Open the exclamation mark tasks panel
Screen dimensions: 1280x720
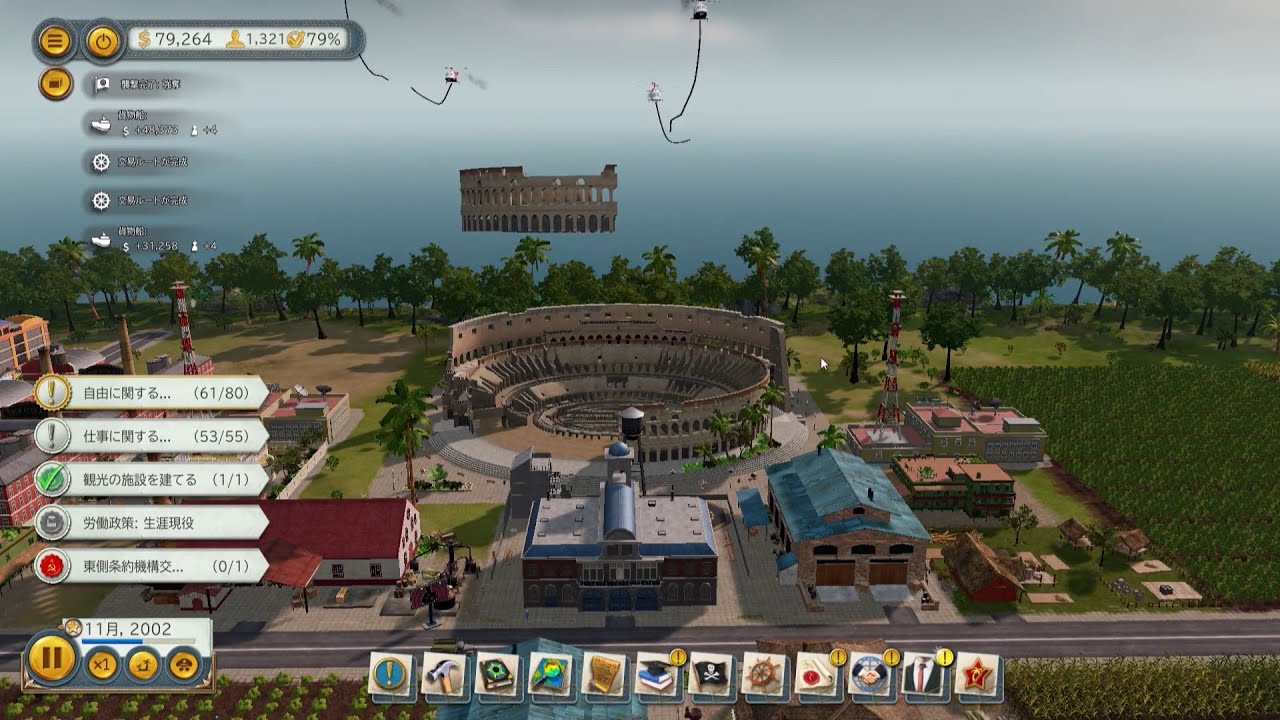(x=391, y=674)
